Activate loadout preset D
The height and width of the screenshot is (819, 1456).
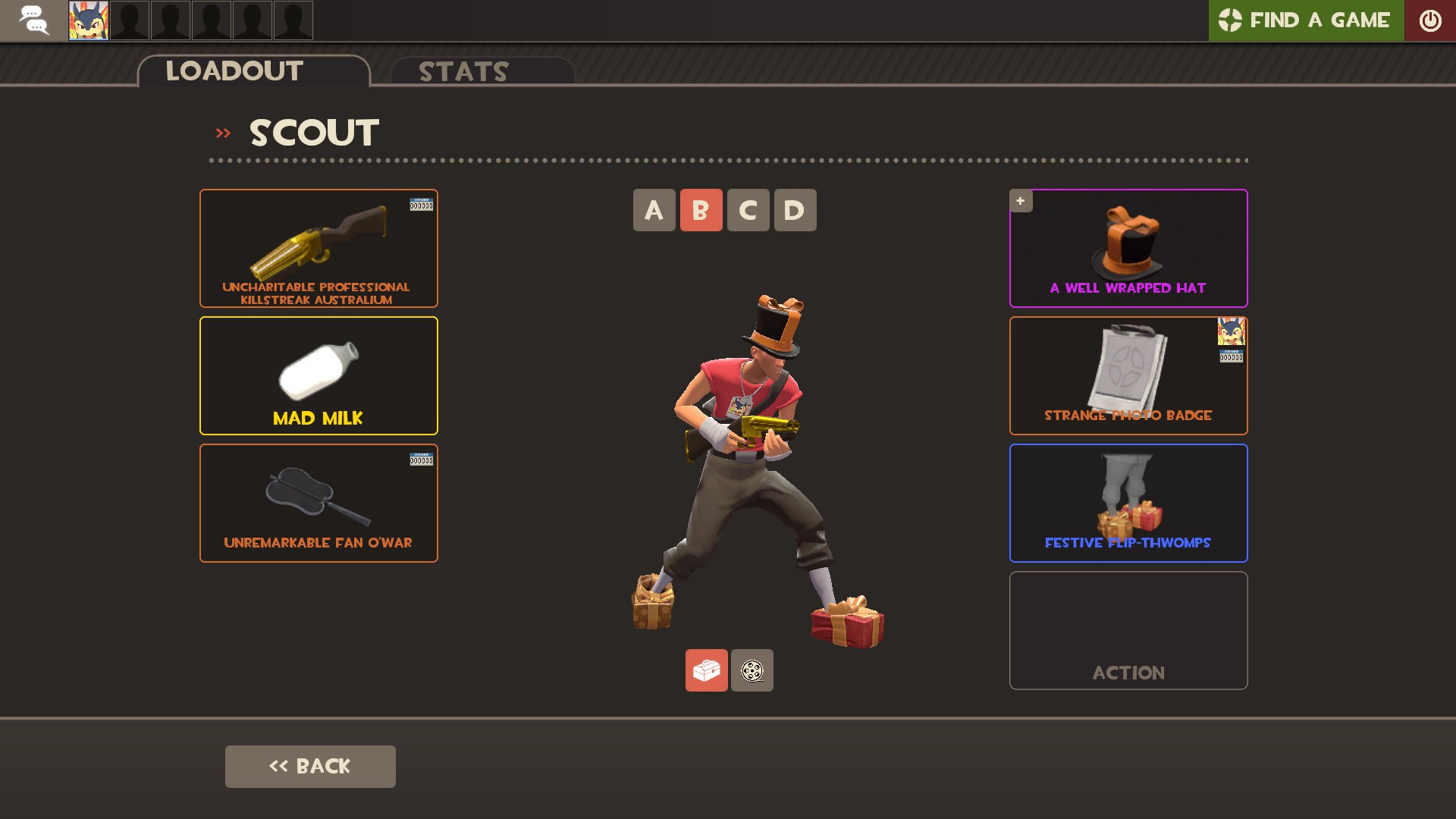pos(795,210)
